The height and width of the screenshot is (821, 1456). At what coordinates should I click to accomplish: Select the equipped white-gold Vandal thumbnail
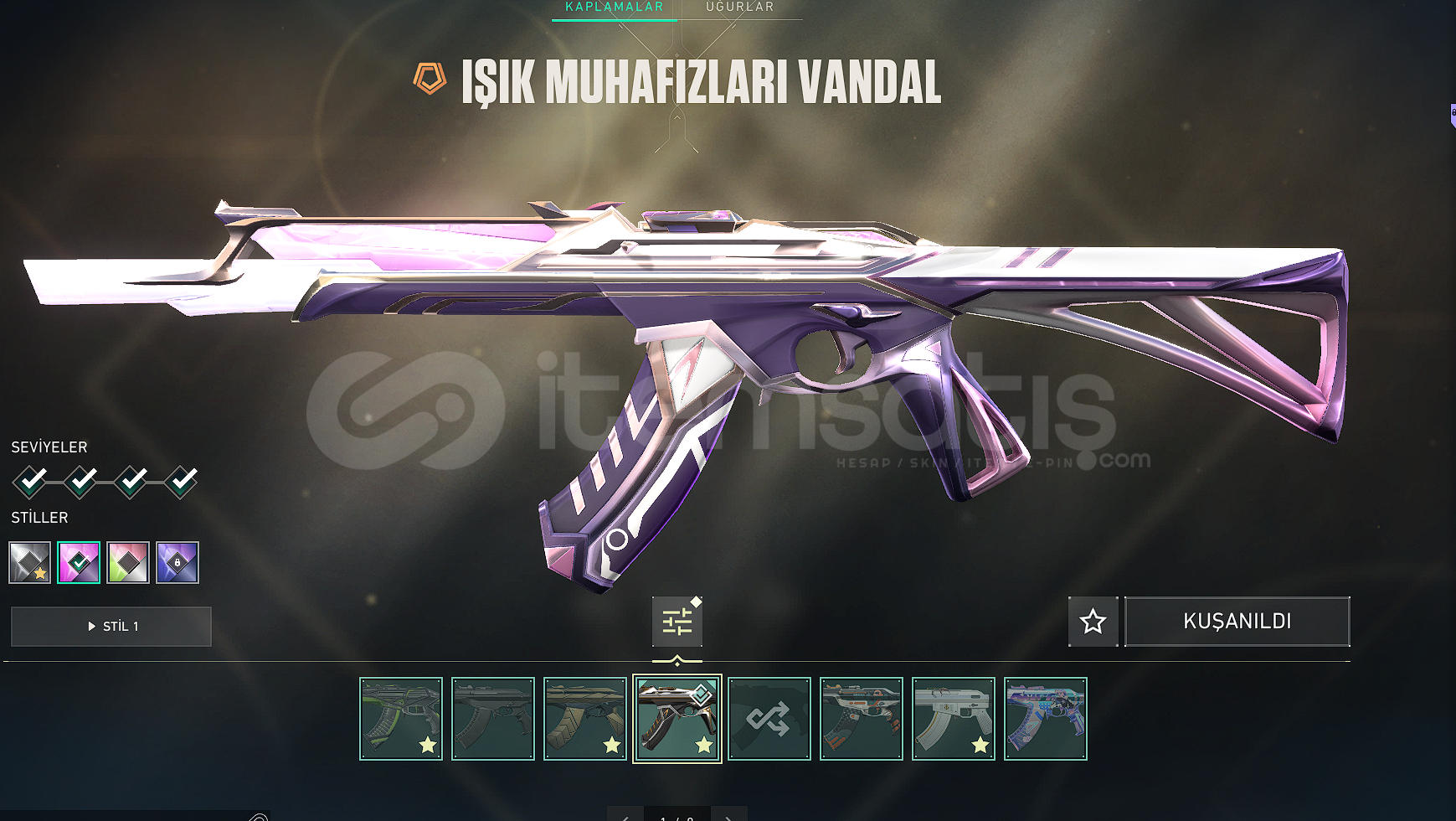677,719
